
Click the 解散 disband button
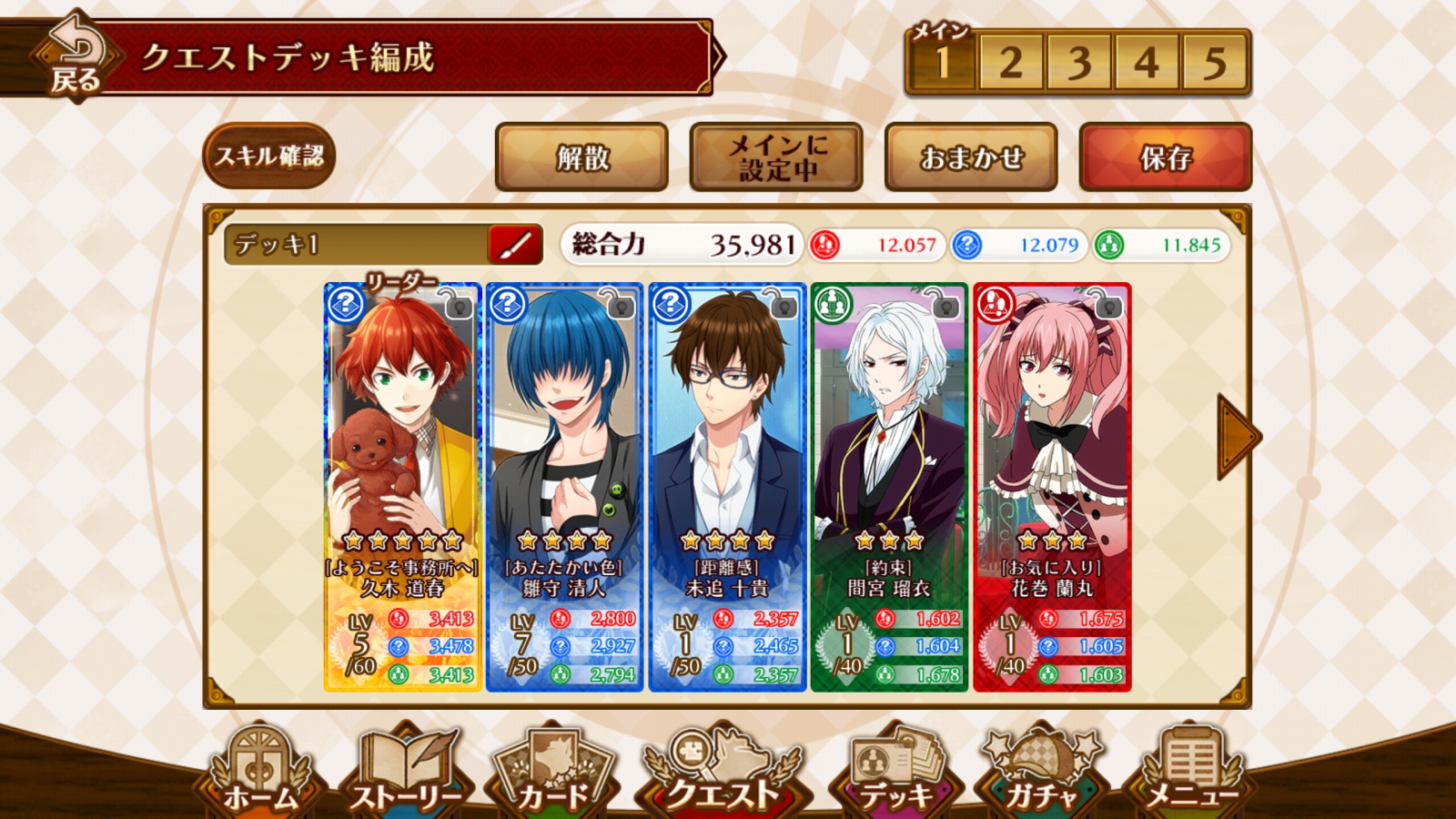click(582, 157)
